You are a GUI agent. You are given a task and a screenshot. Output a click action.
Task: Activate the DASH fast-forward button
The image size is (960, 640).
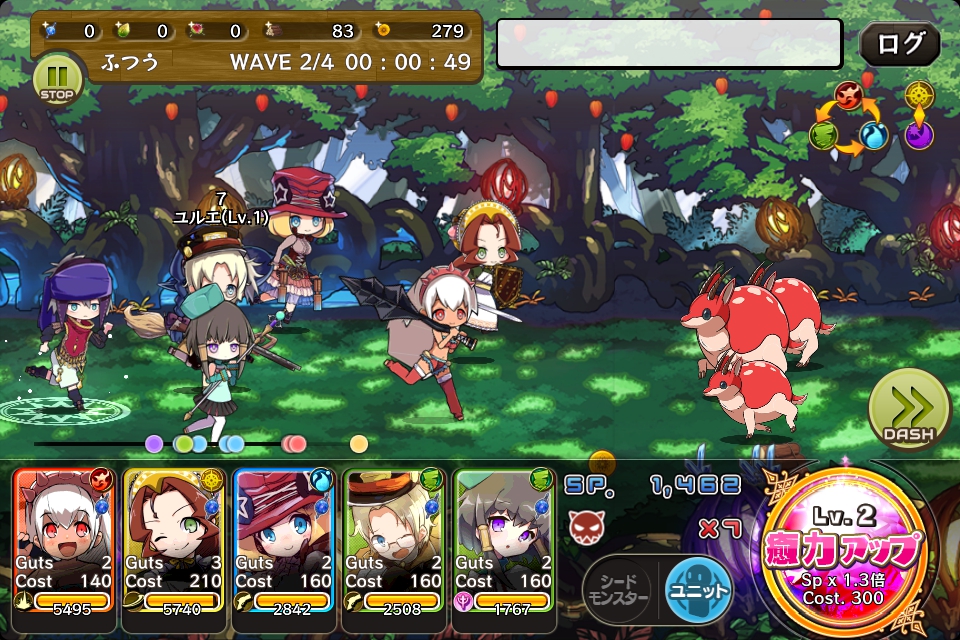click(x=908, y=410)
